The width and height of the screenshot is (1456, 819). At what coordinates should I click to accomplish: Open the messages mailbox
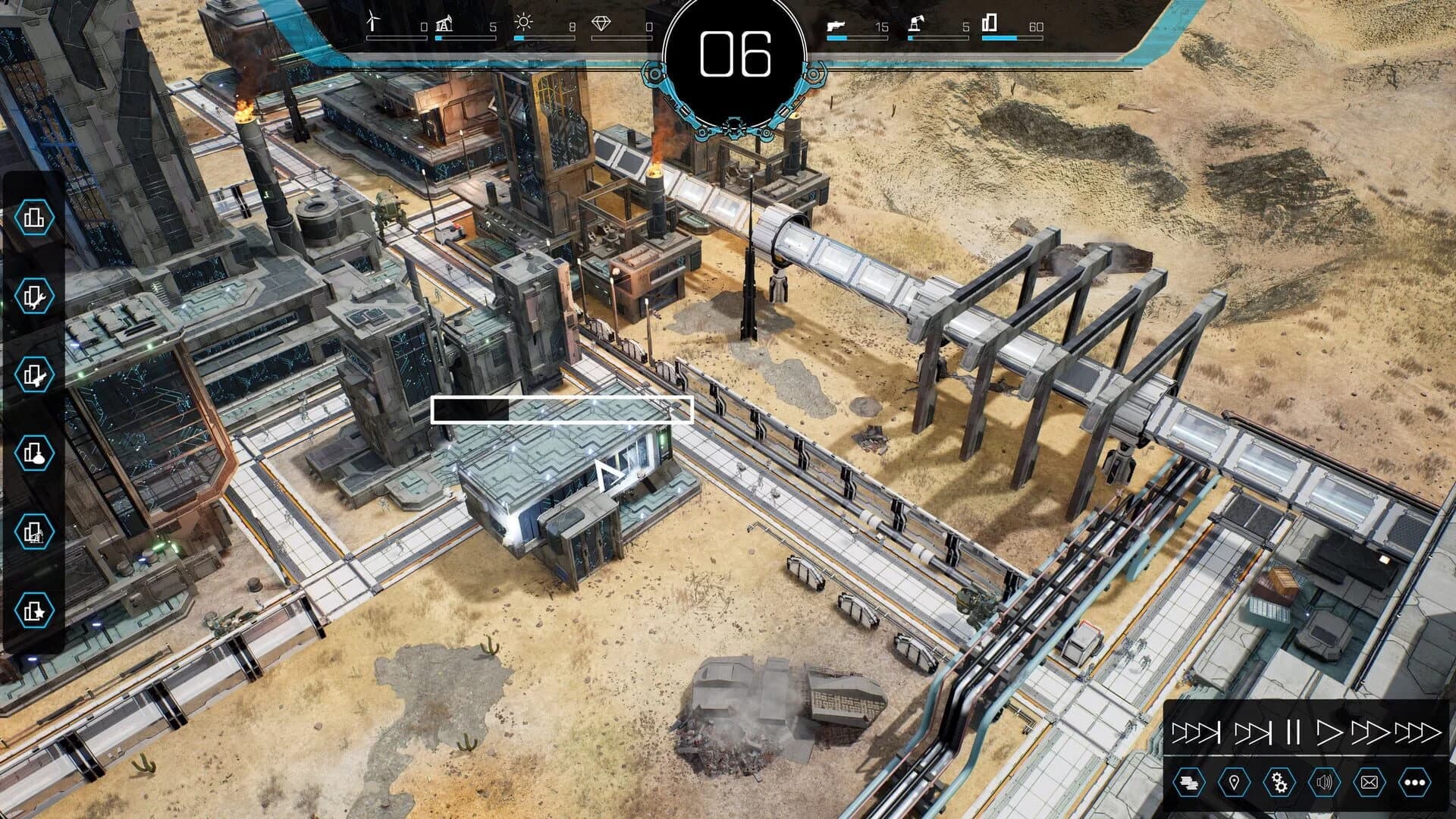[x=1369, y=782]
